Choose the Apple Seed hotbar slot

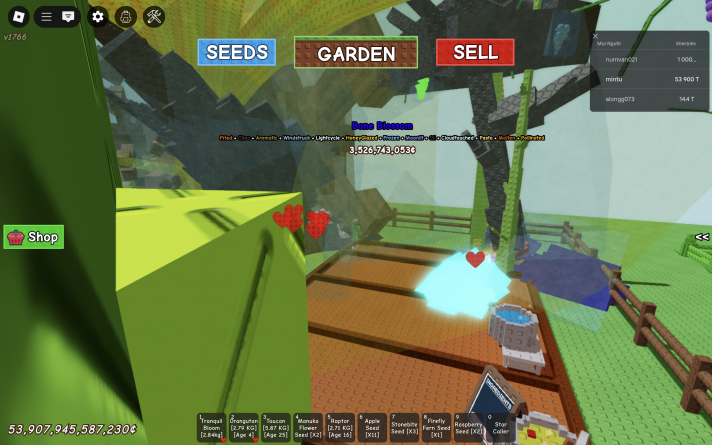(372, 427)
